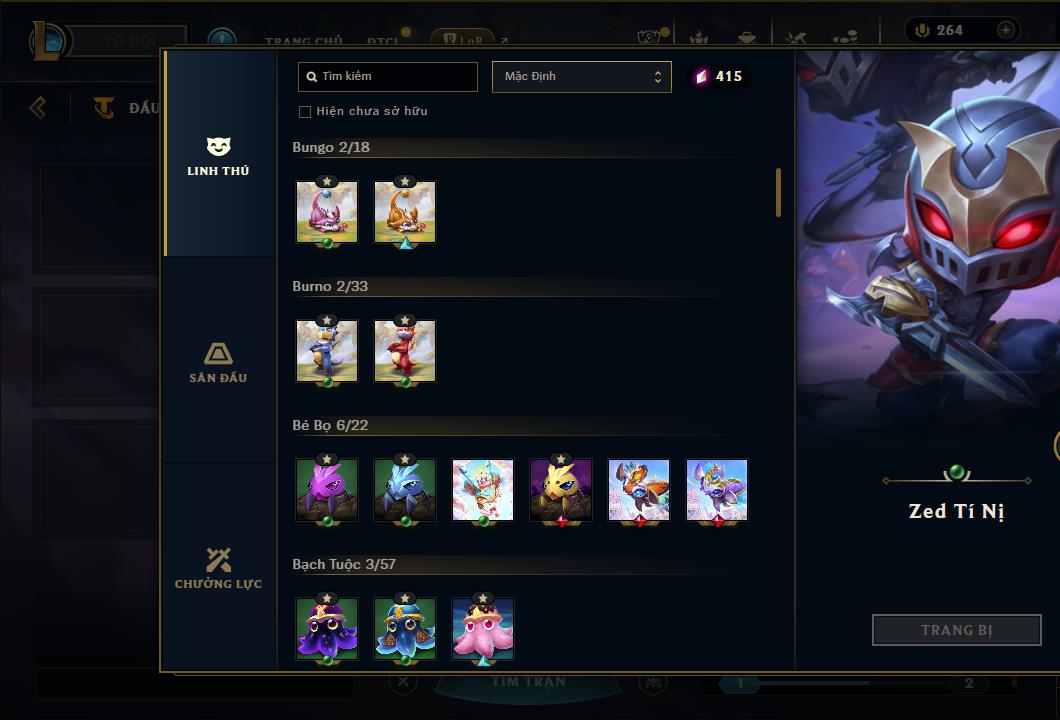Equip with the Trang Bị button

click(x=956, y=630)
